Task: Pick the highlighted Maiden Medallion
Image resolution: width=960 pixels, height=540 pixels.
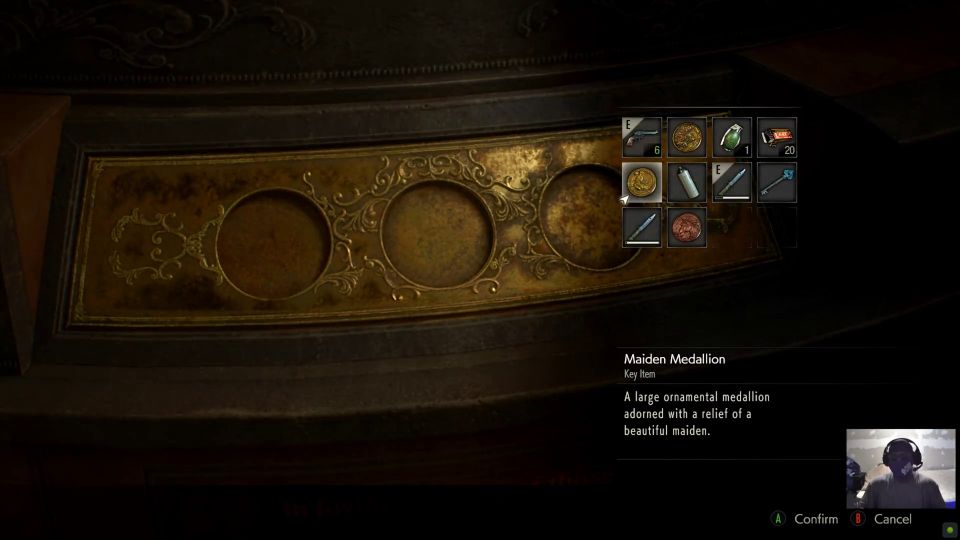Action: 642,183
